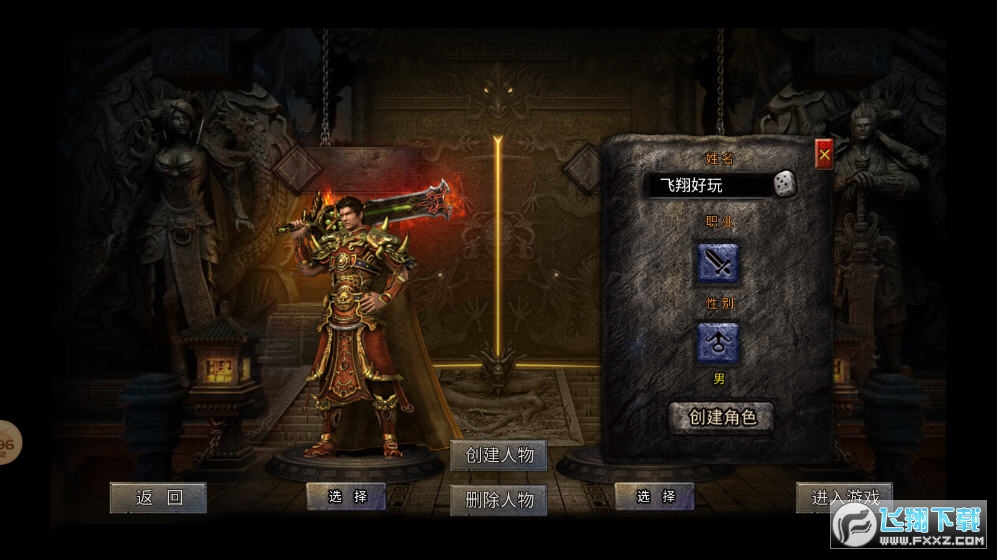
Task: Confirm with the 创建角色 button
Action: coord(722,417)
